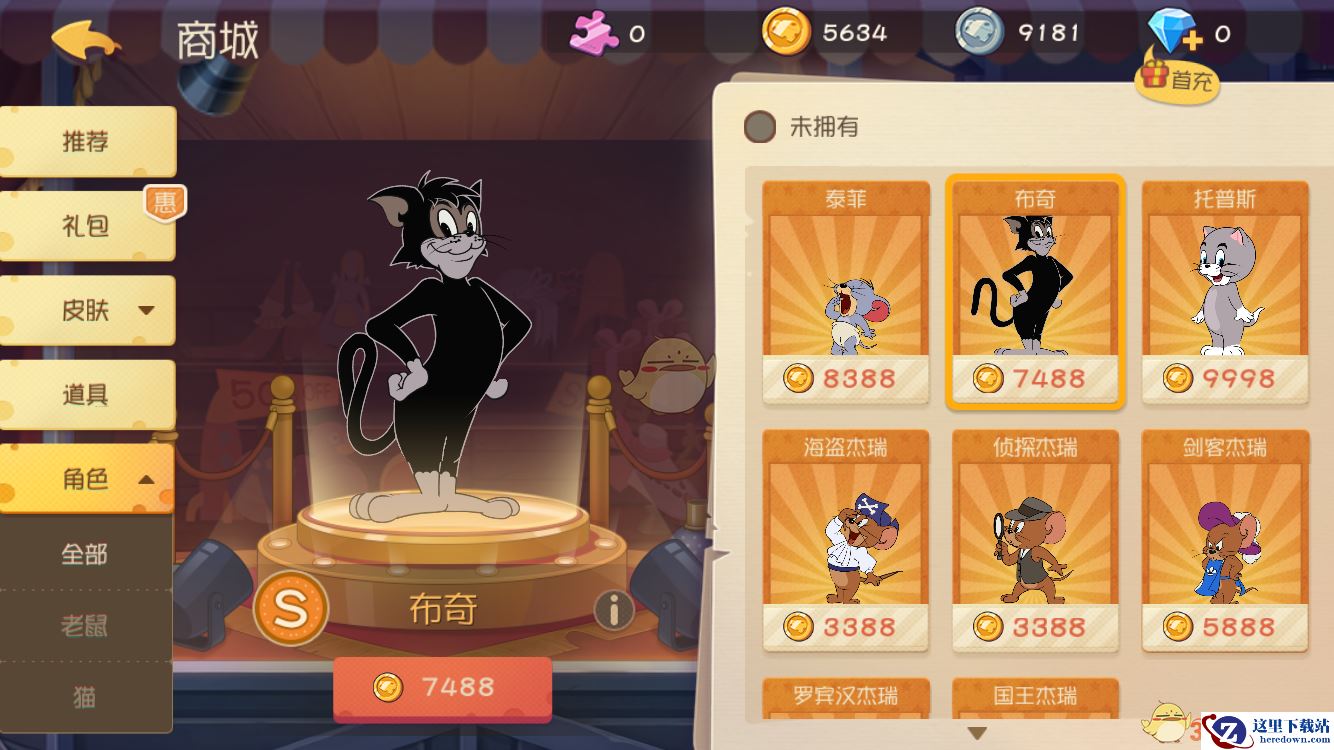Toggle the 未拥有 ownership filter
This screenshot has height=750, width=1334.
(x=762, y=127)
